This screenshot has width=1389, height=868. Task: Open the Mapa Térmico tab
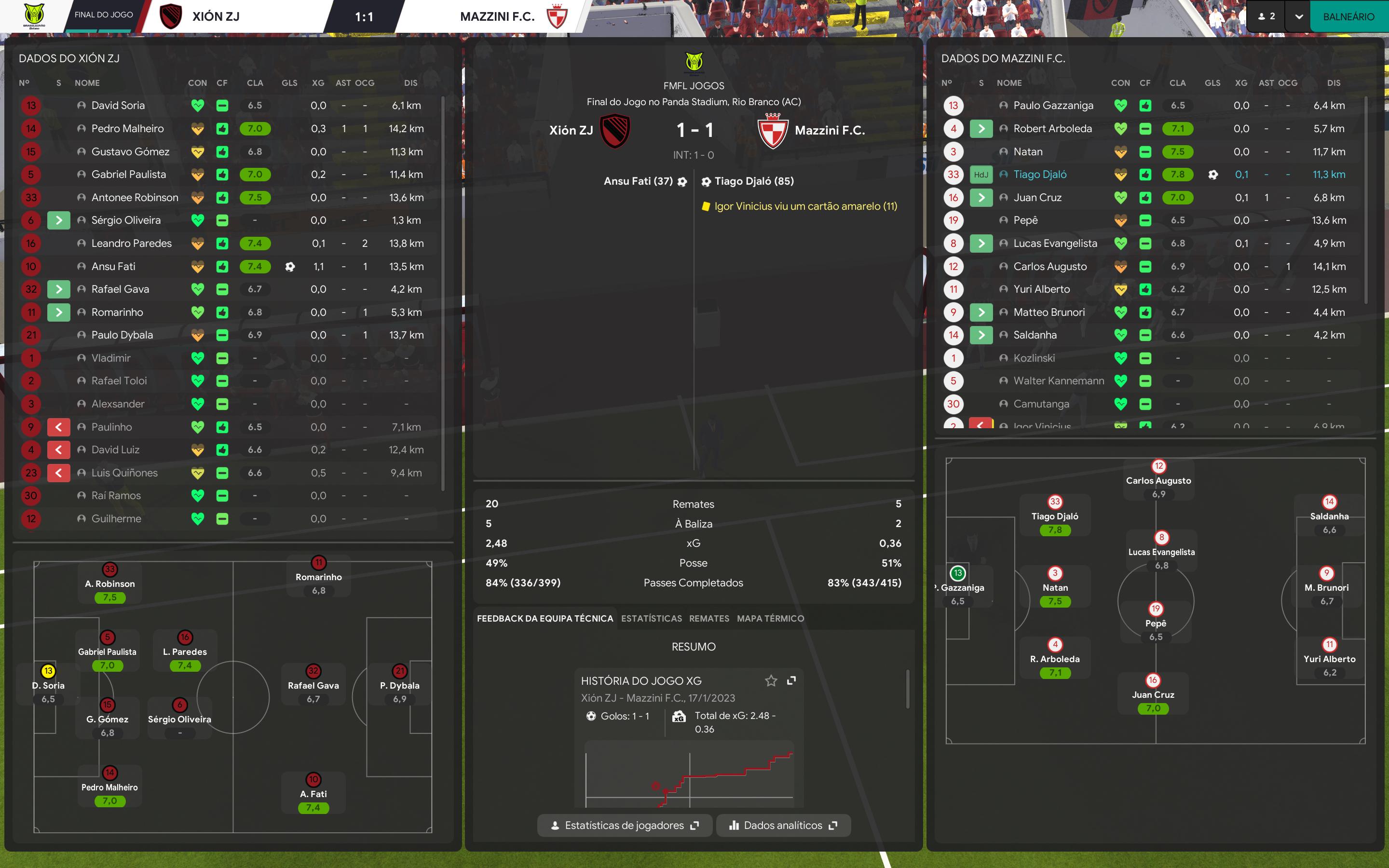click(770, 618)
